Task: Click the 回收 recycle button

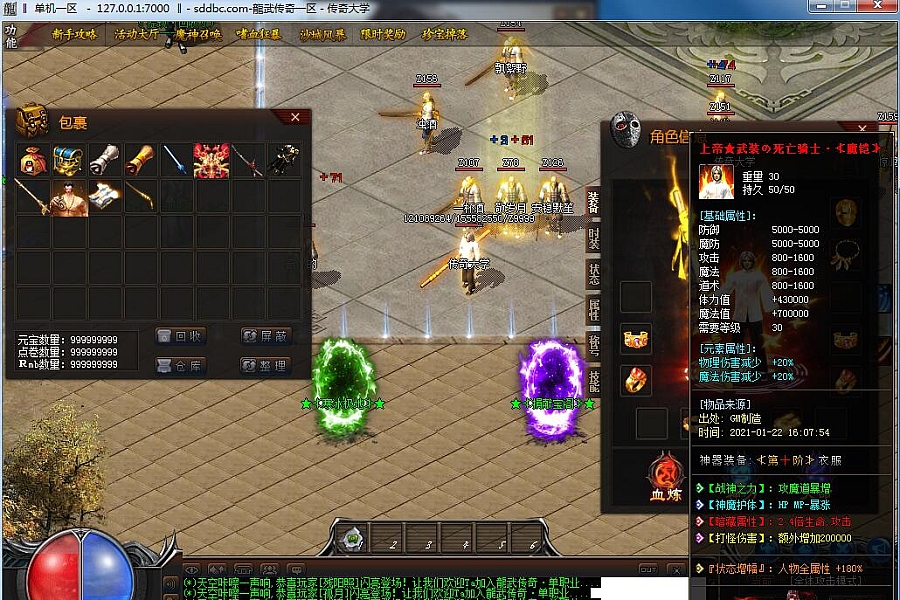Action: click(181, 336)
